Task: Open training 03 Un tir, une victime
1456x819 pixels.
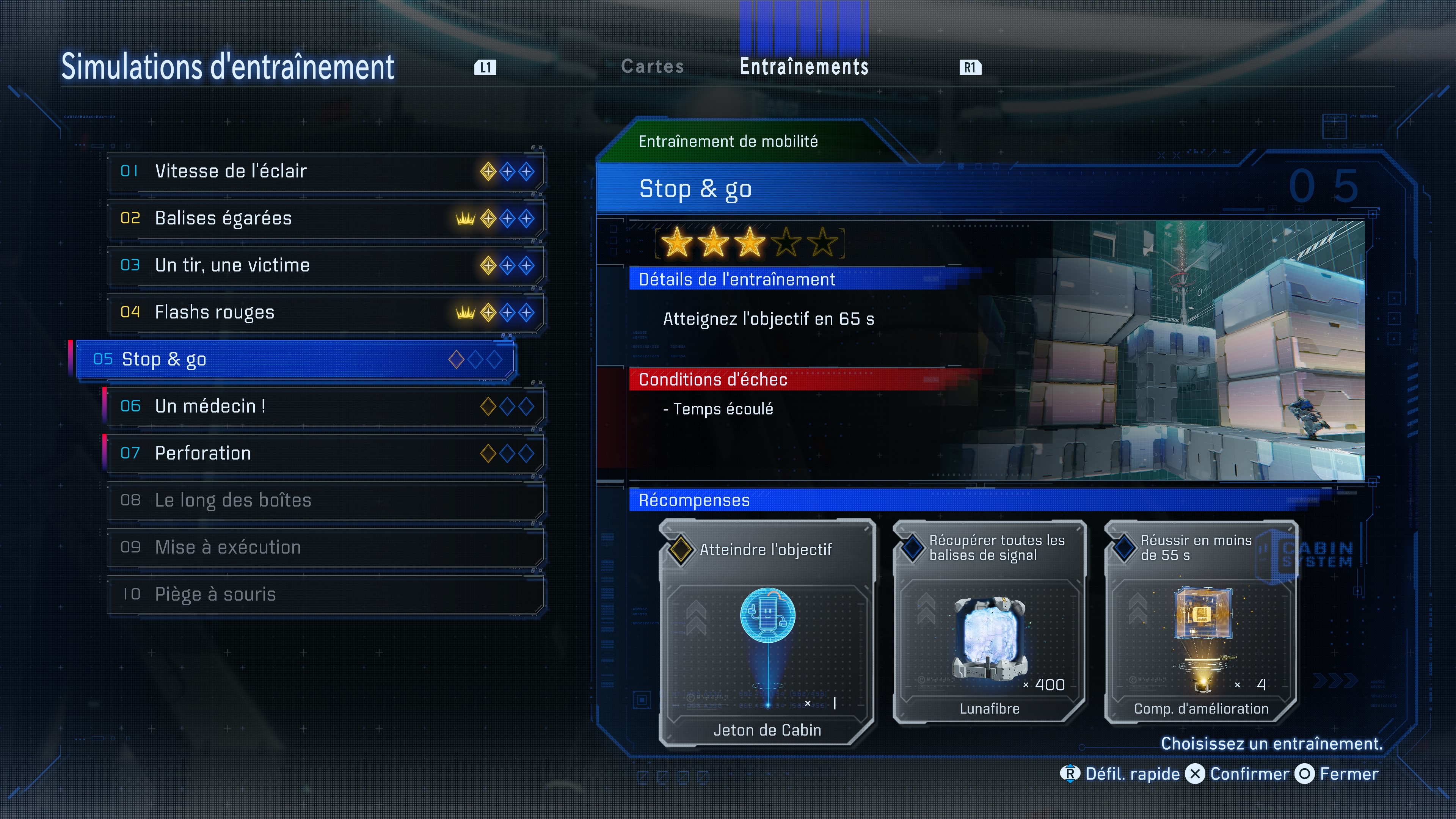Action: pyautogui.click(x=325, y=265)
